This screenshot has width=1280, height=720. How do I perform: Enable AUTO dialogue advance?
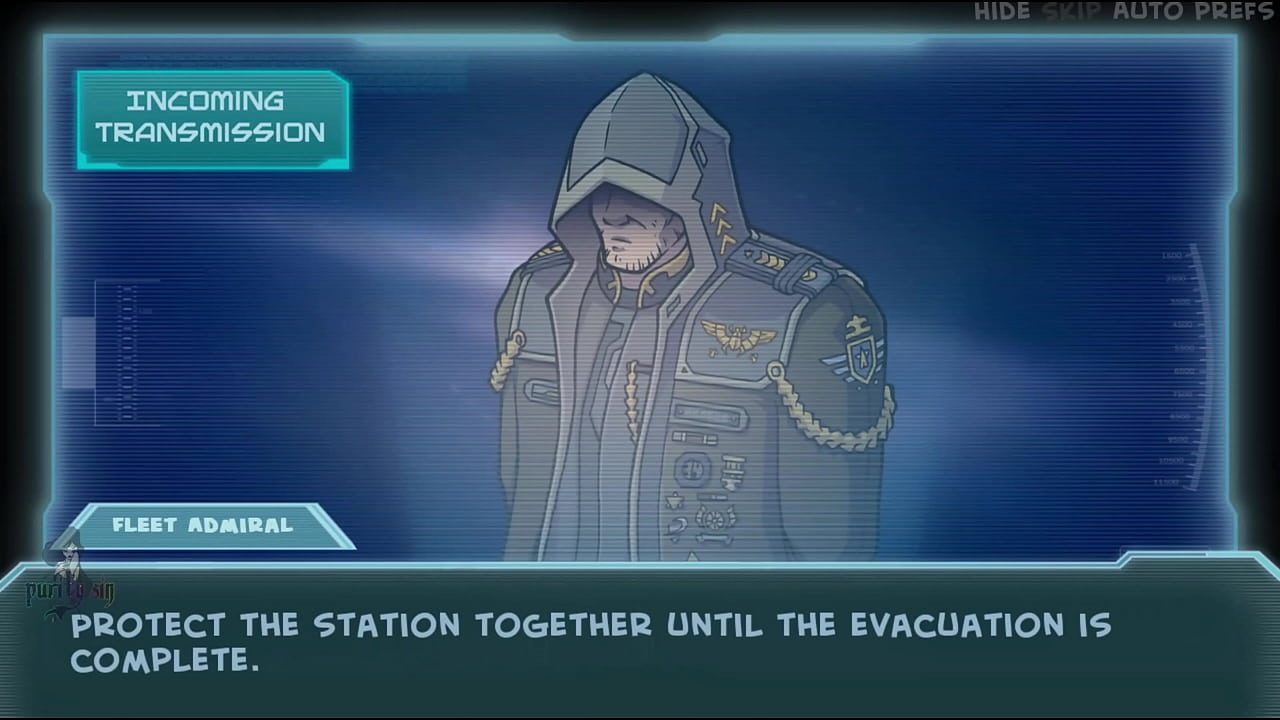pos(1149,12)
